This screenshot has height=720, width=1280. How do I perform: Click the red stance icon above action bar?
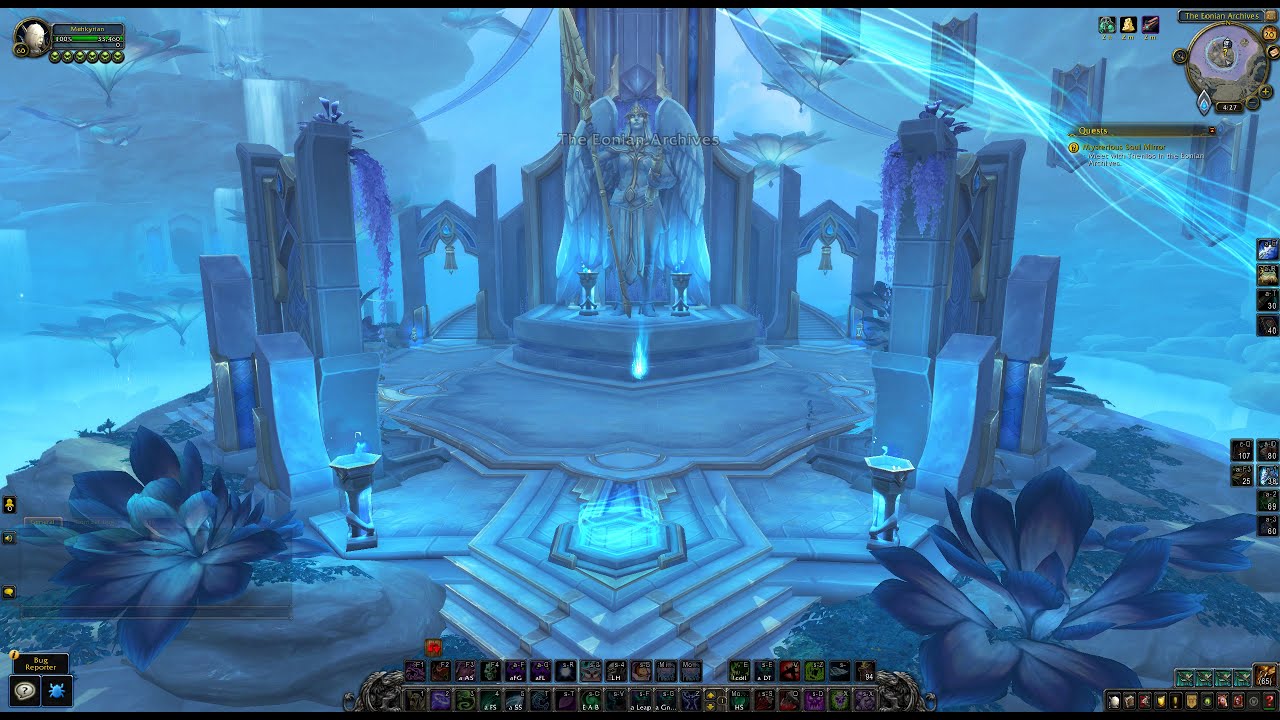433,648
